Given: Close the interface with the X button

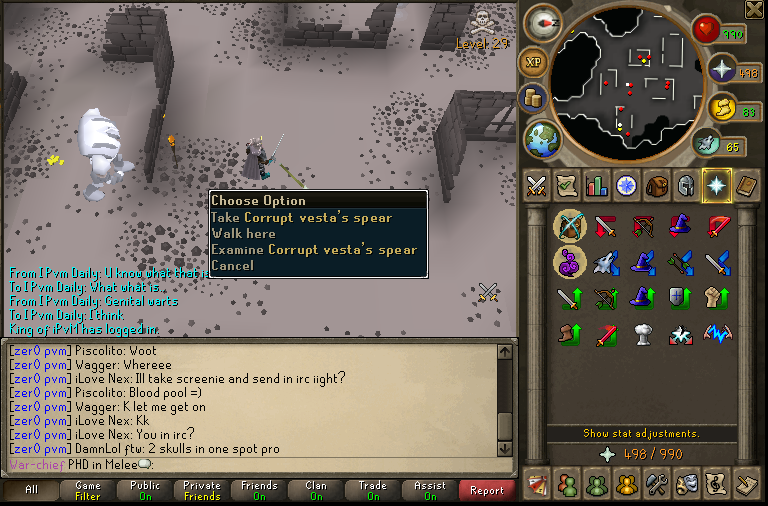Looking at the screenshot, I should [754, 9].
